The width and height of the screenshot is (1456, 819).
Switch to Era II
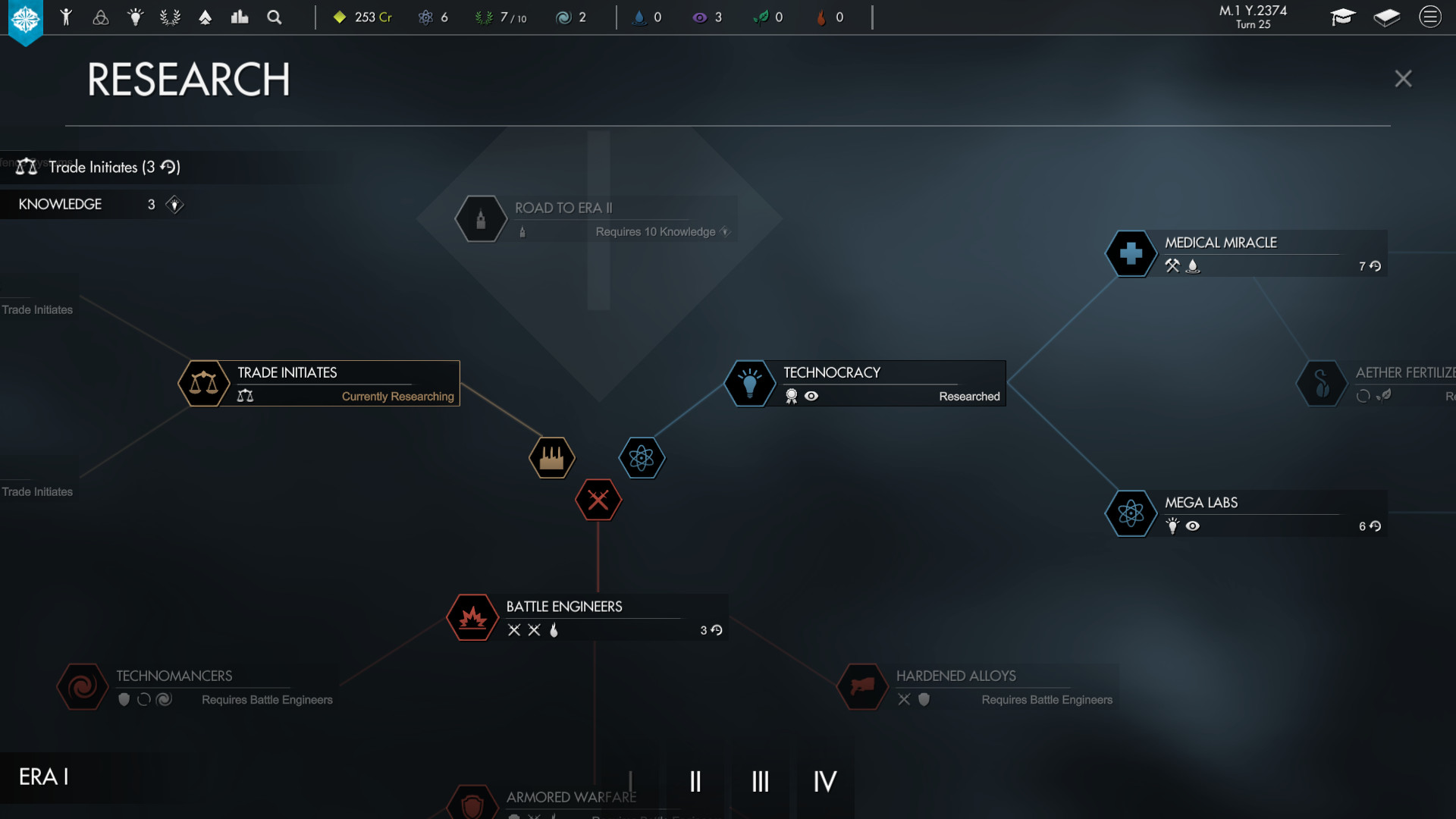point(695,781)
